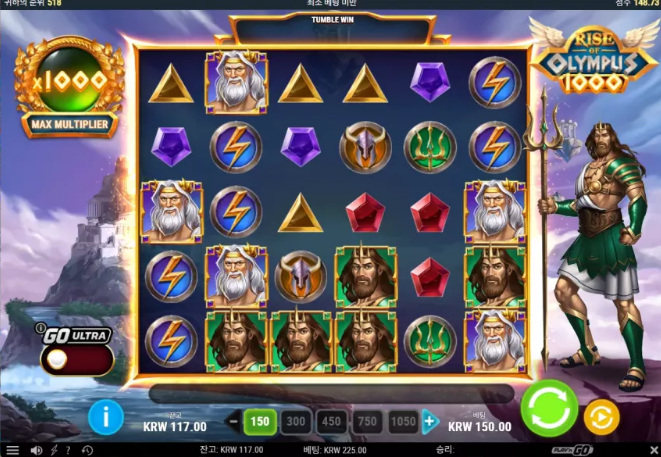Decrease the bet with the minus button
This screenshot has width=661, height=457.
tap(235, 421)
